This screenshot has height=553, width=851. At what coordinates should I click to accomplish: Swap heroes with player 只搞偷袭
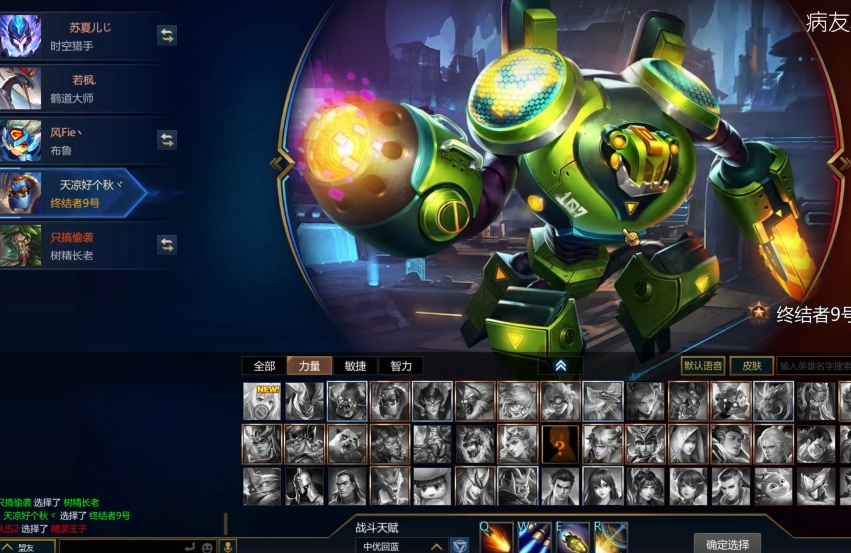[167, 244]
